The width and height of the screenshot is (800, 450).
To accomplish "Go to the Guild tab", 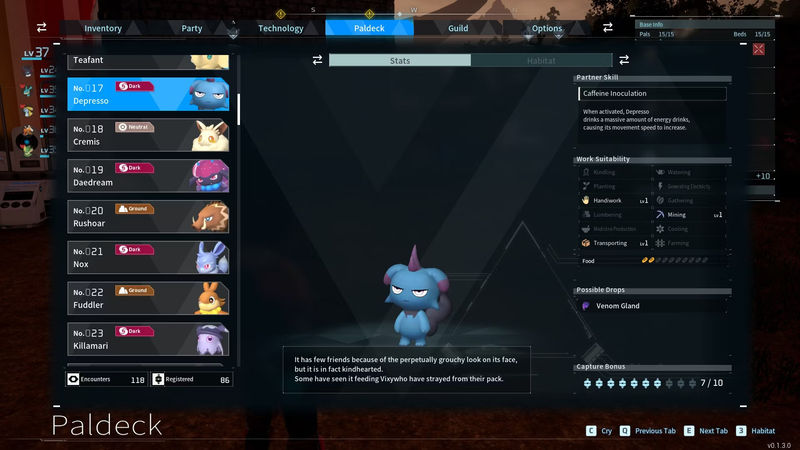I will (458, 28).
